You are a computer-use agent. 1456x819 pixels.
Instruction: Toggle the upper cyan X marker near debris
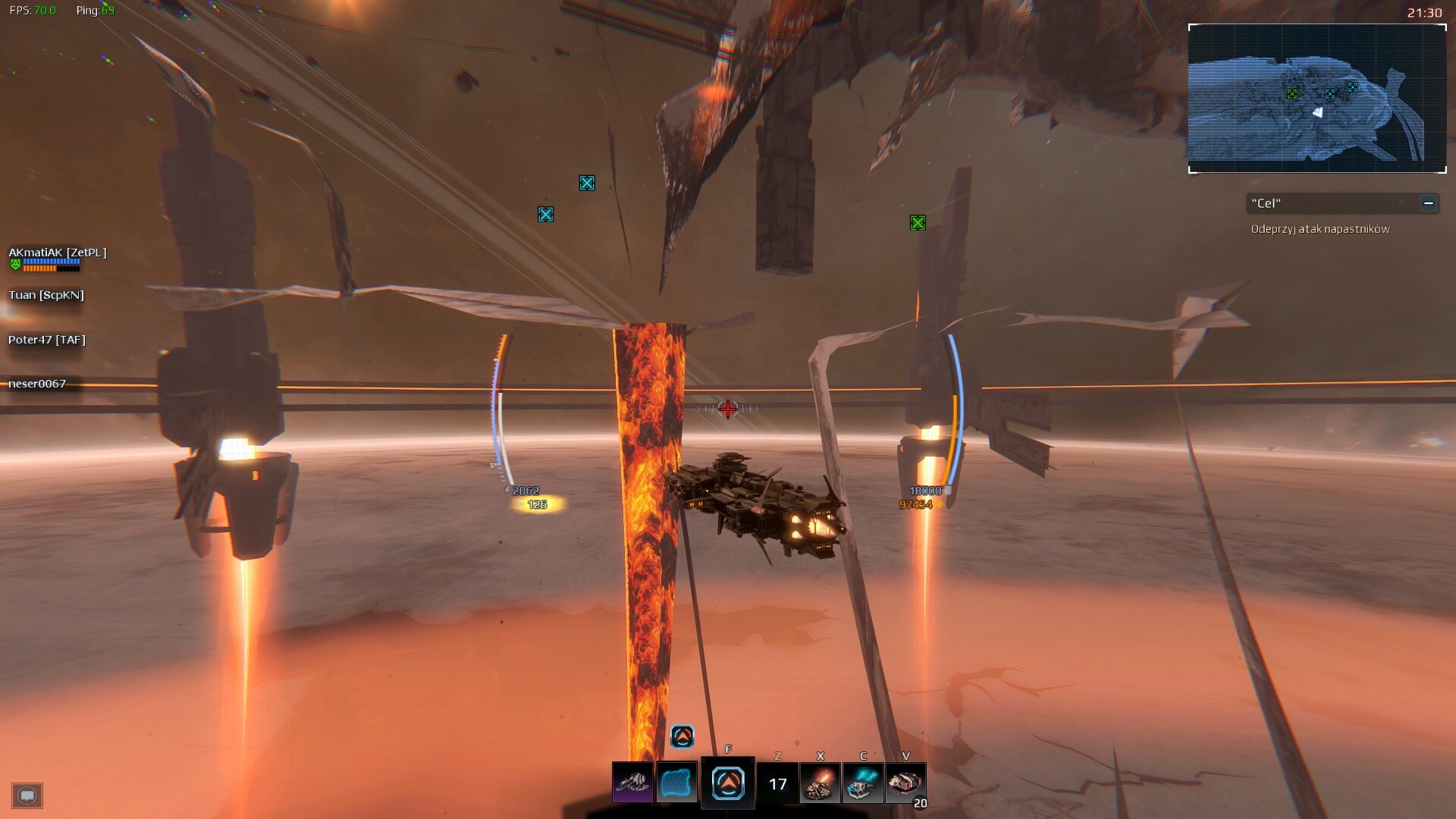tap(586, 183)
